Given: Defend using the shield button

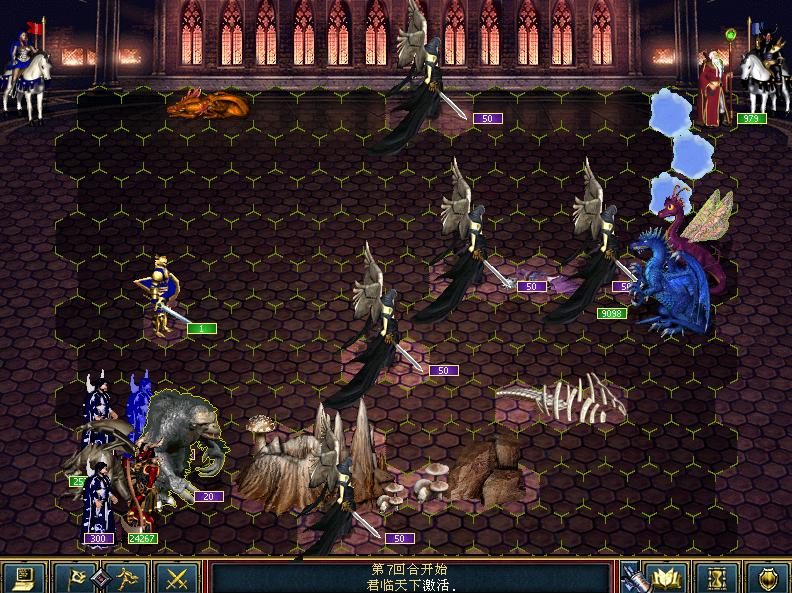Looking at the screenshot, I should pos(767,577).
